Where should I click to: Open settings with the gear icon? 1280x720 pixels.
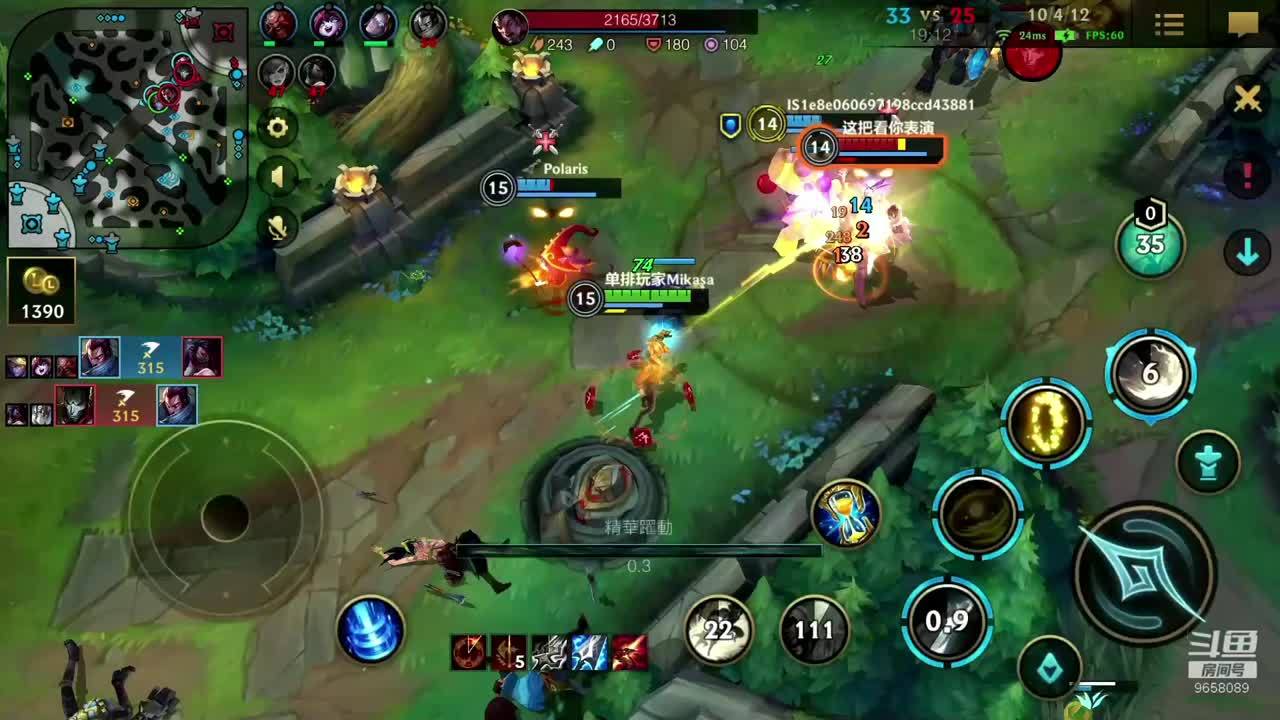click(x=277, y=127)
